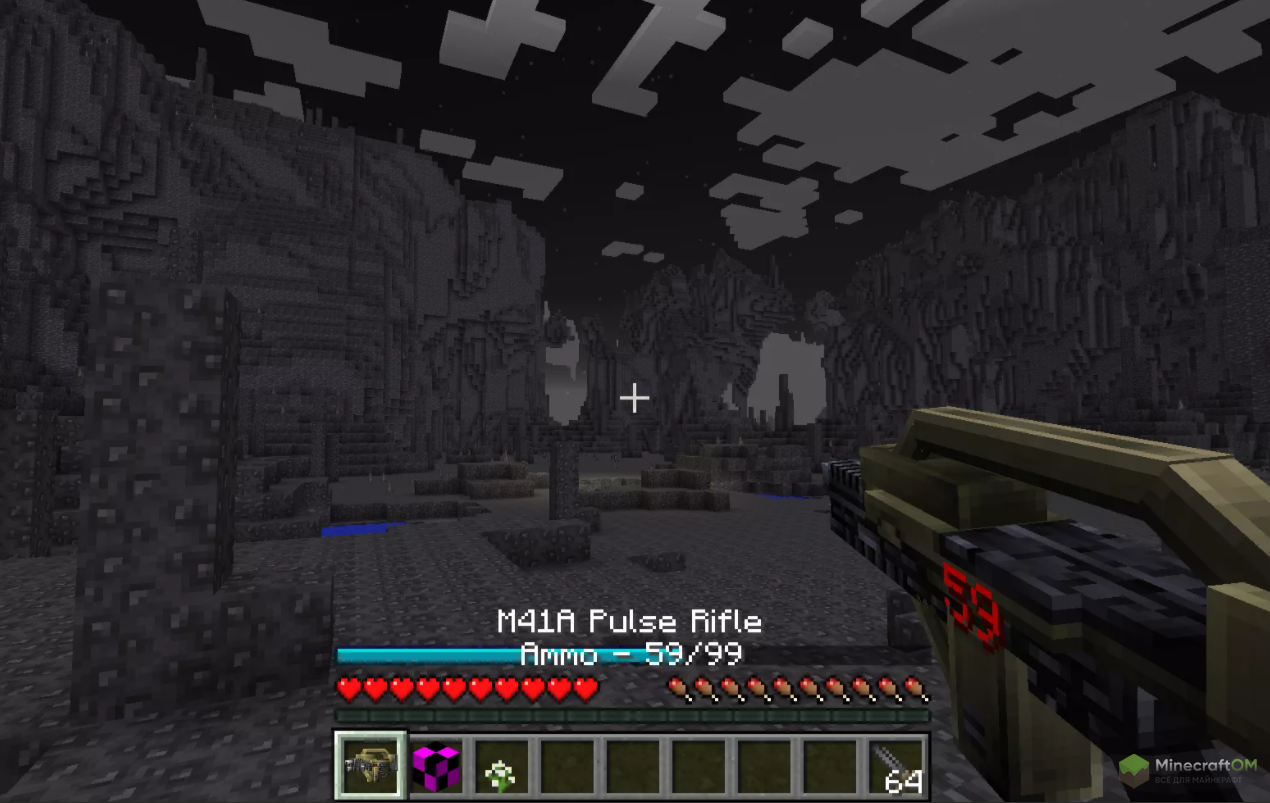Select the M41A Pulse Rifle hotbar slot

click(371, 766)
